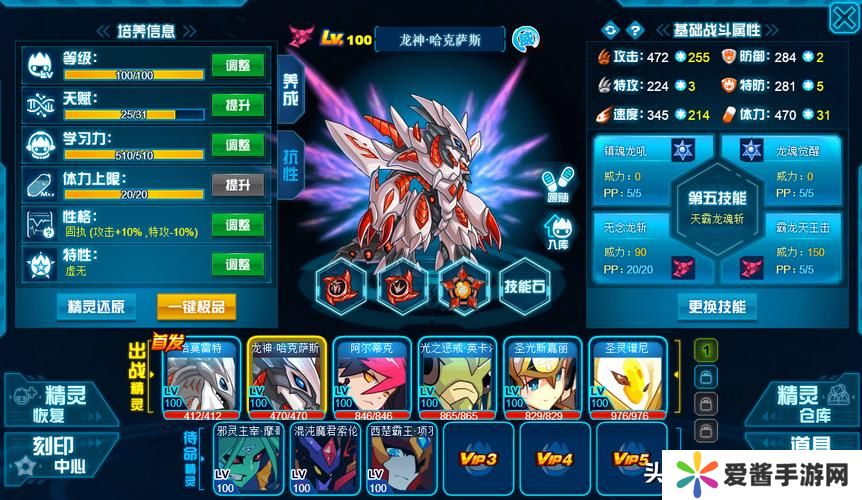The height and width of the screenshot is (500, 862).
Task: Select the 第五技能 hexagon
Action: 716,206
